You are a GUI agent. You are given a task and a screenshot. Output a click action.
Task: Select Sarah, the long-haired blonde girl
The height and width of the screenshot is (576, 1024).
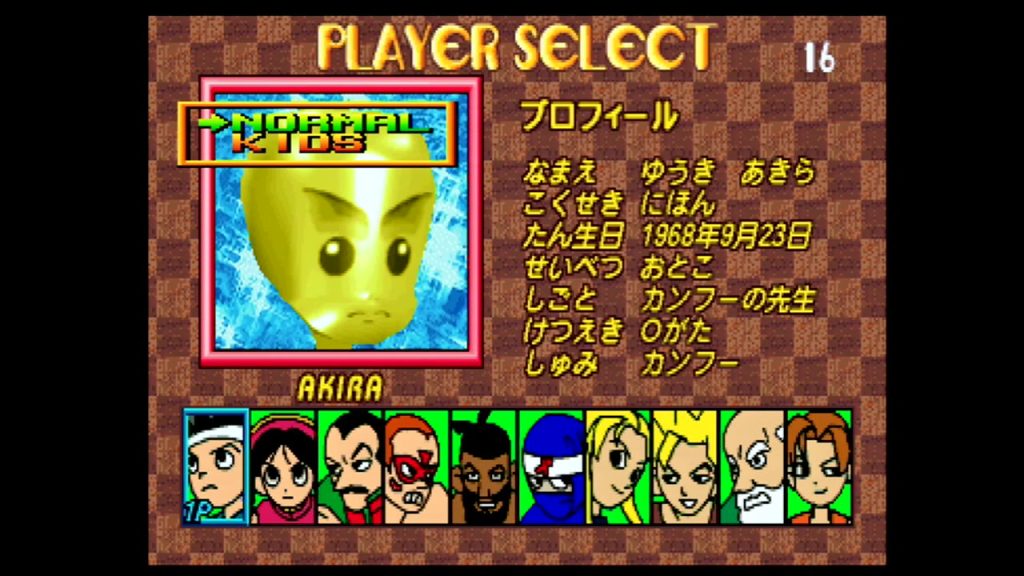click(618, 466)
